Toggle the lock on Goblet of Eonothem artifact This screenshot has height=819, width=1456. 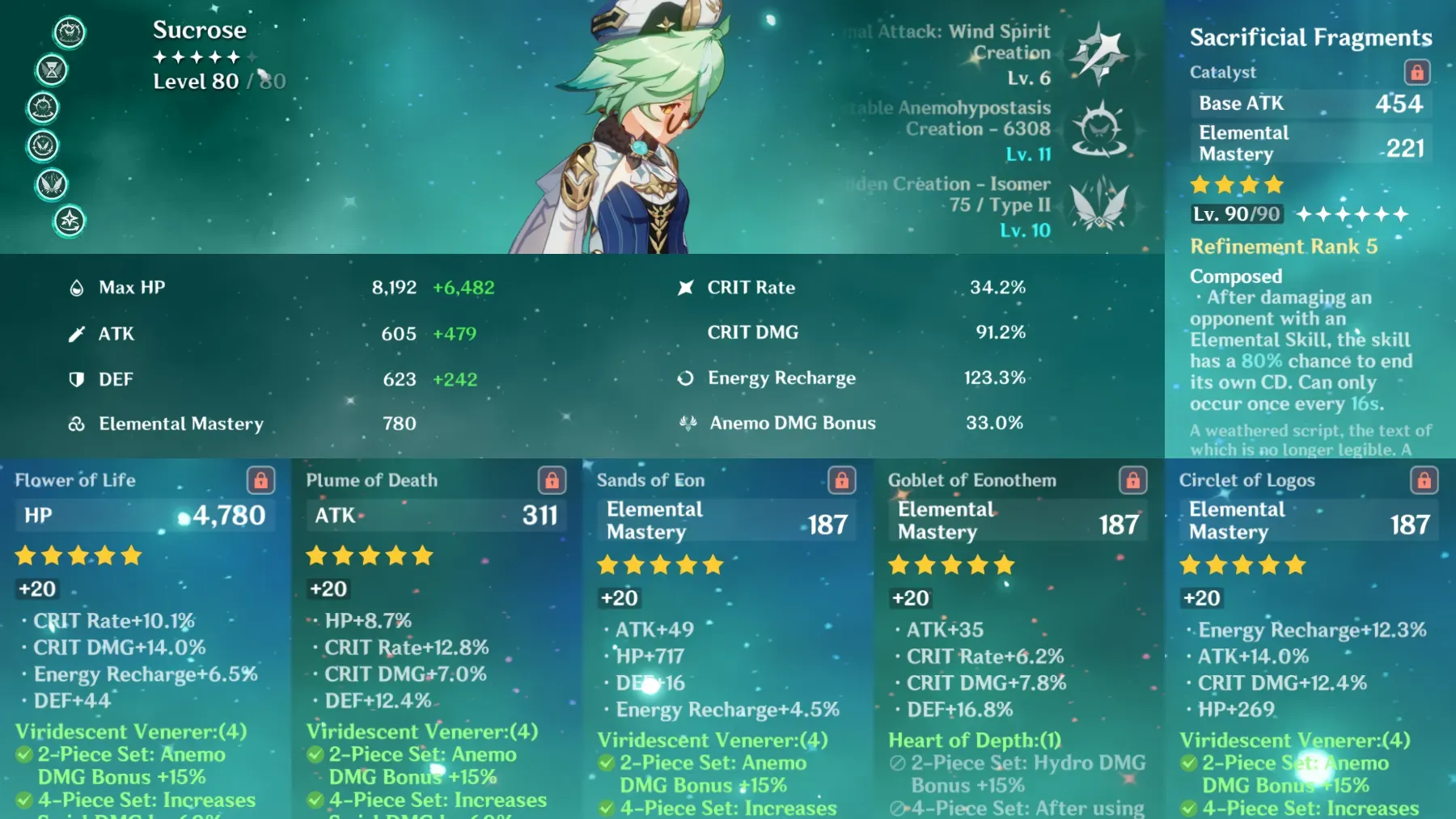point(1133,479)
